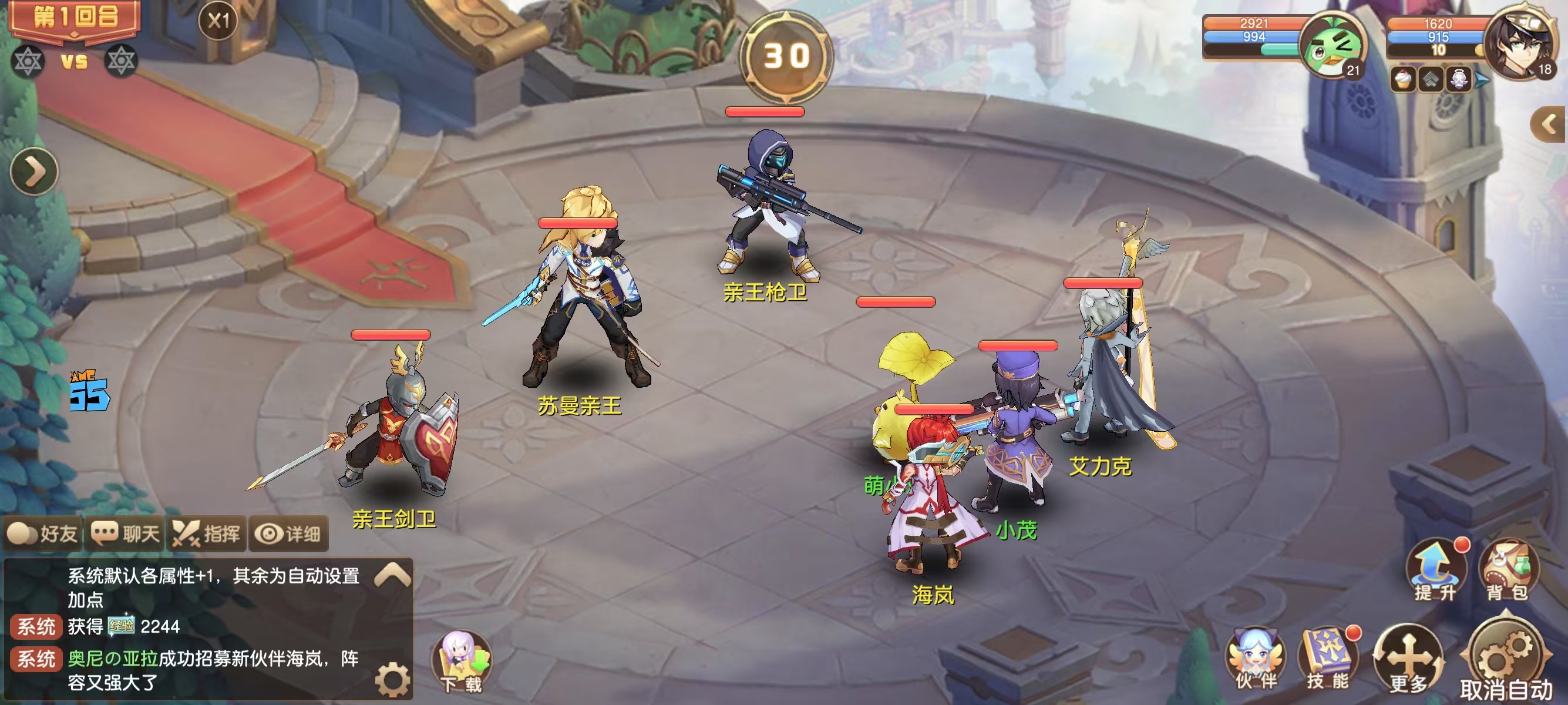Open the 好友 friends tab
Screen dimensions: 1568x705
pos(43,534)
